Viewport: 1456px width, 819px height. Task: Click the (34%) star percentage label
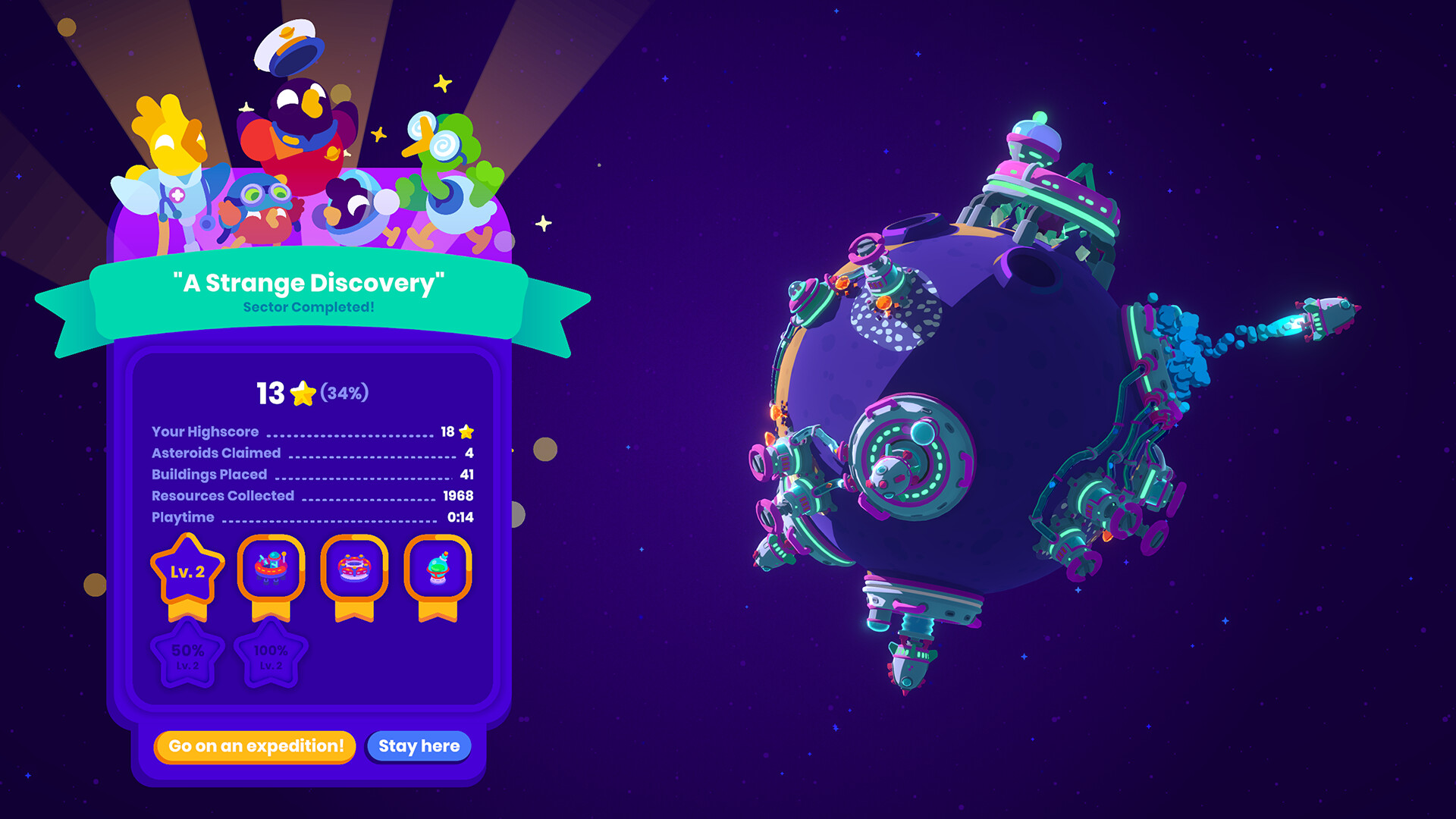(345, 394)
